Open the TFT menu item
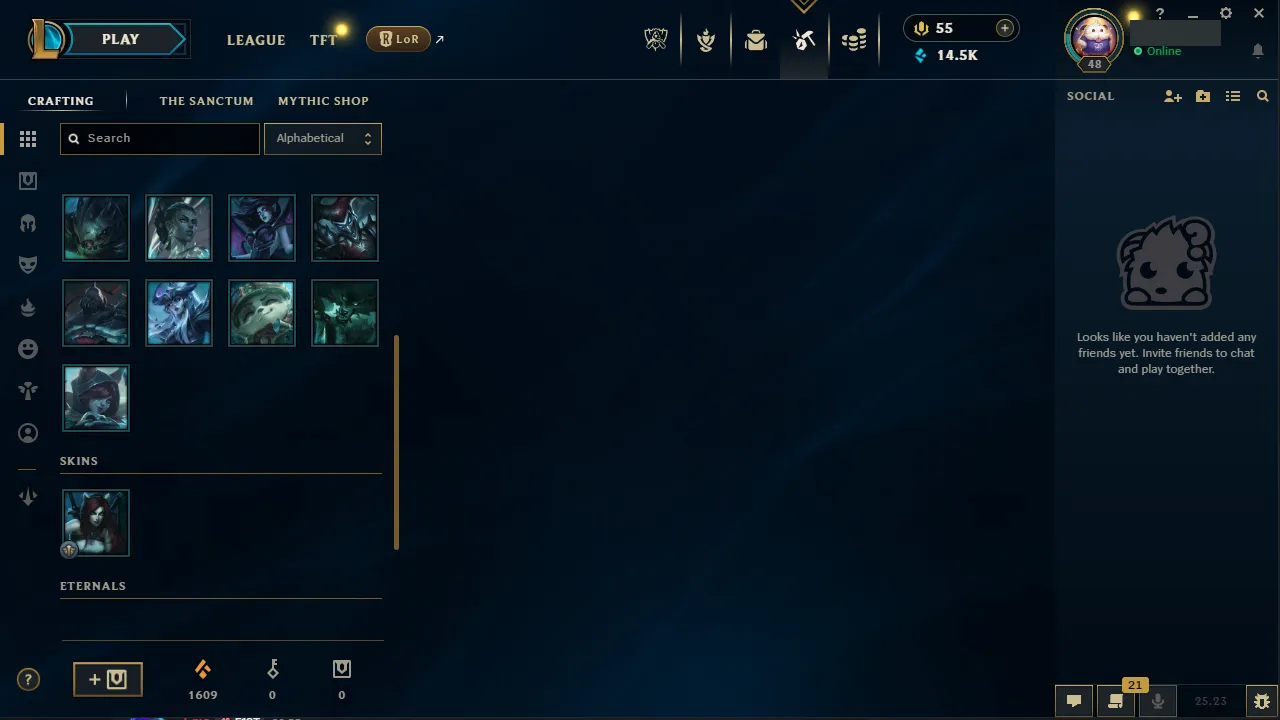 [323, 40]
